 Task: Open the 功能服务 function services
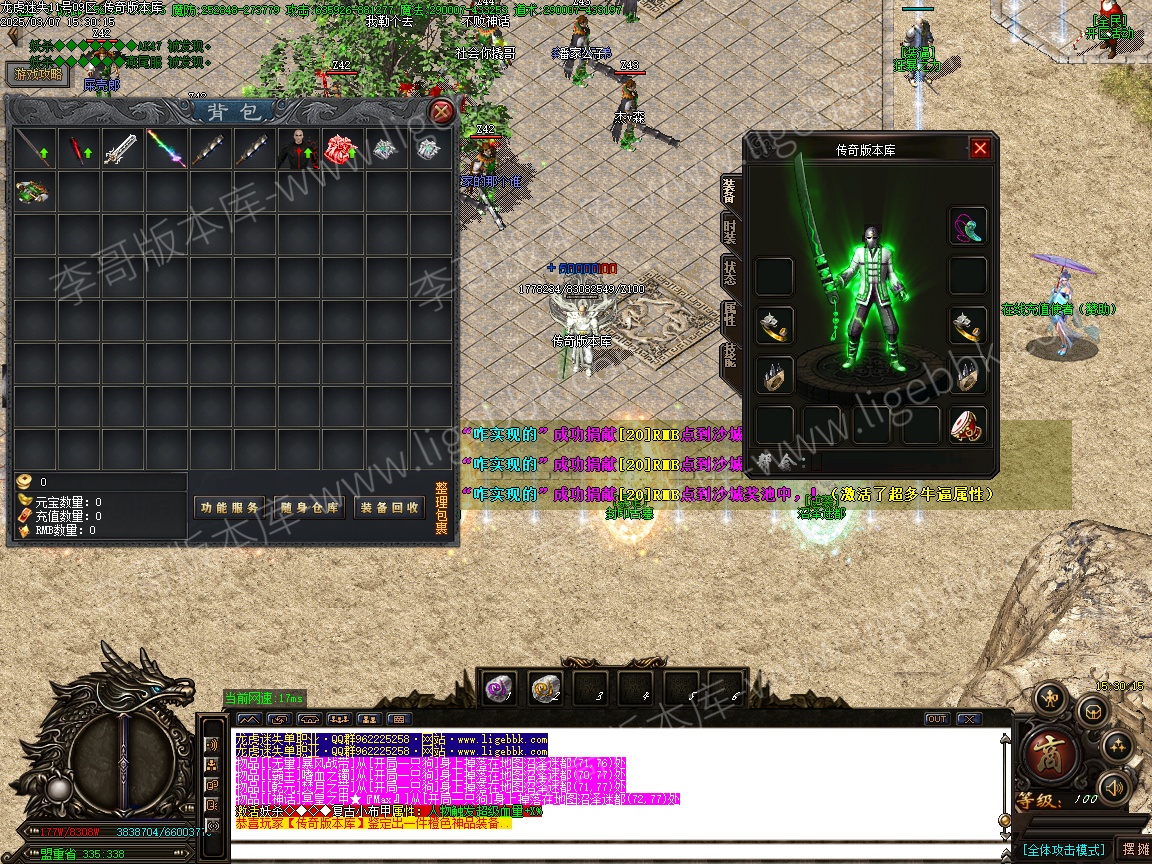coord(230,507)
